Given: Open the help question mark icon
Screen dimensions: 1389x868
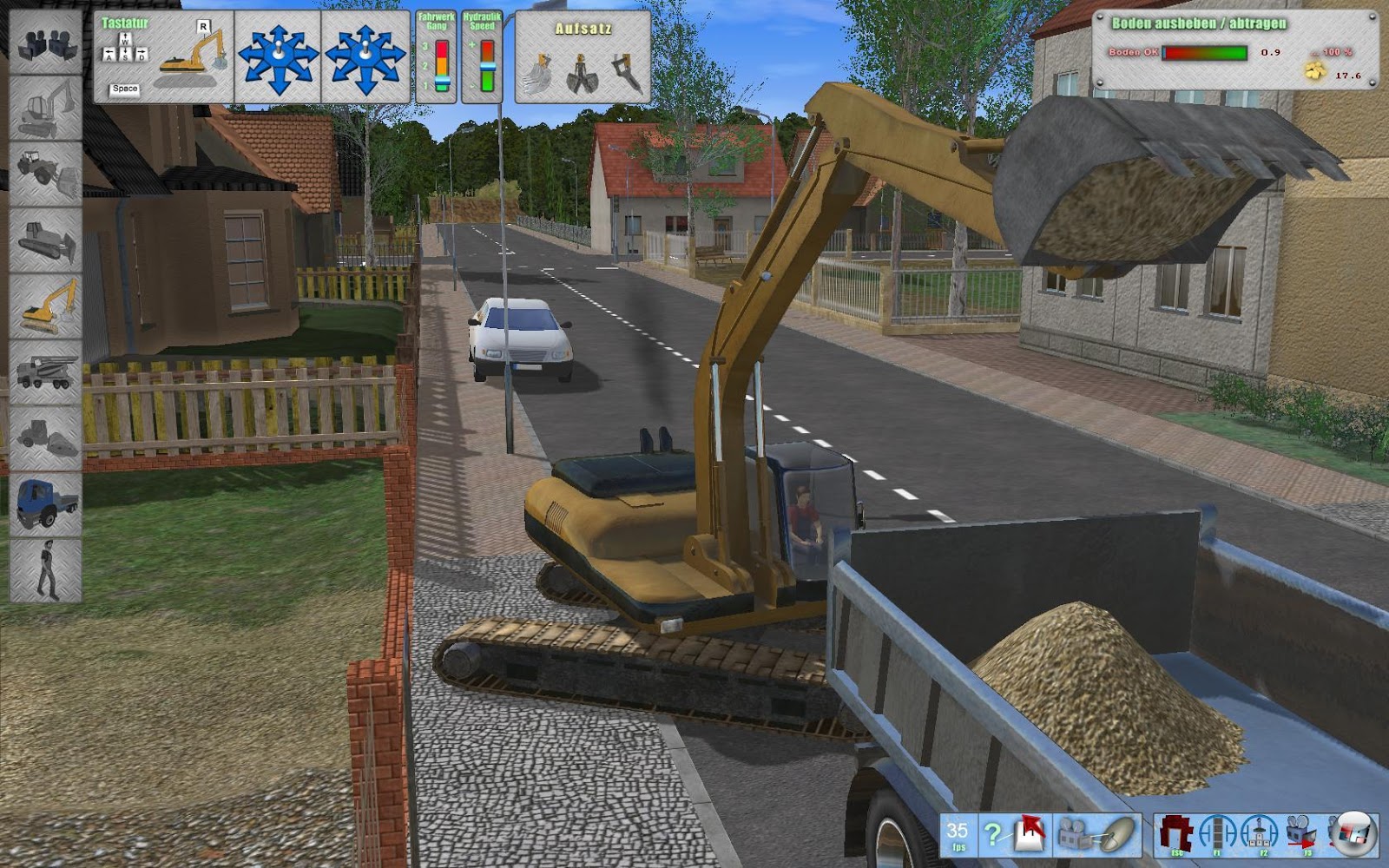Looking at the screenshot, I should 992,833.
